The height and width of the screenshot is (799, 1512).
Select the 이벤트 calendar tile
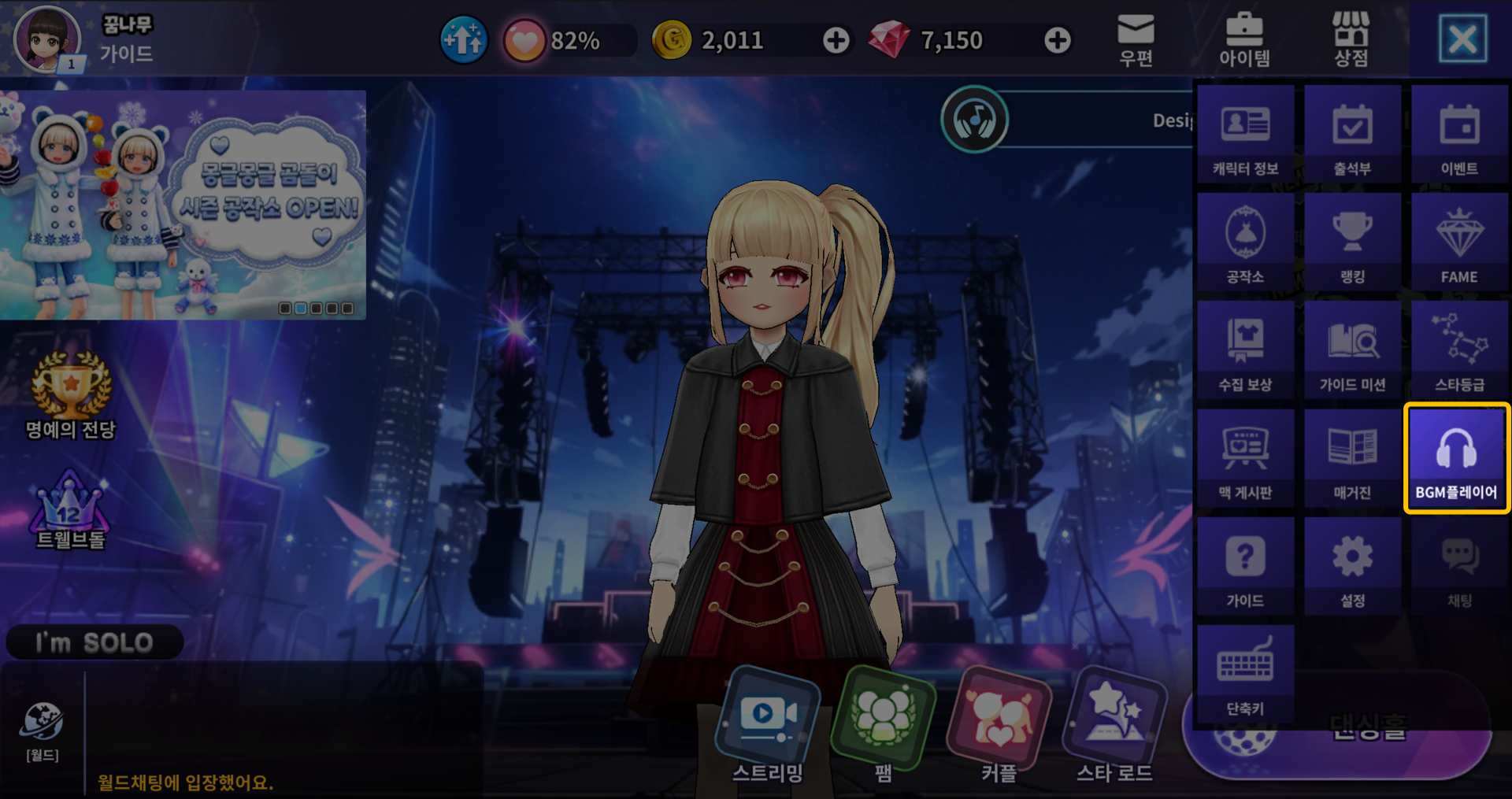coord(1459,135)
